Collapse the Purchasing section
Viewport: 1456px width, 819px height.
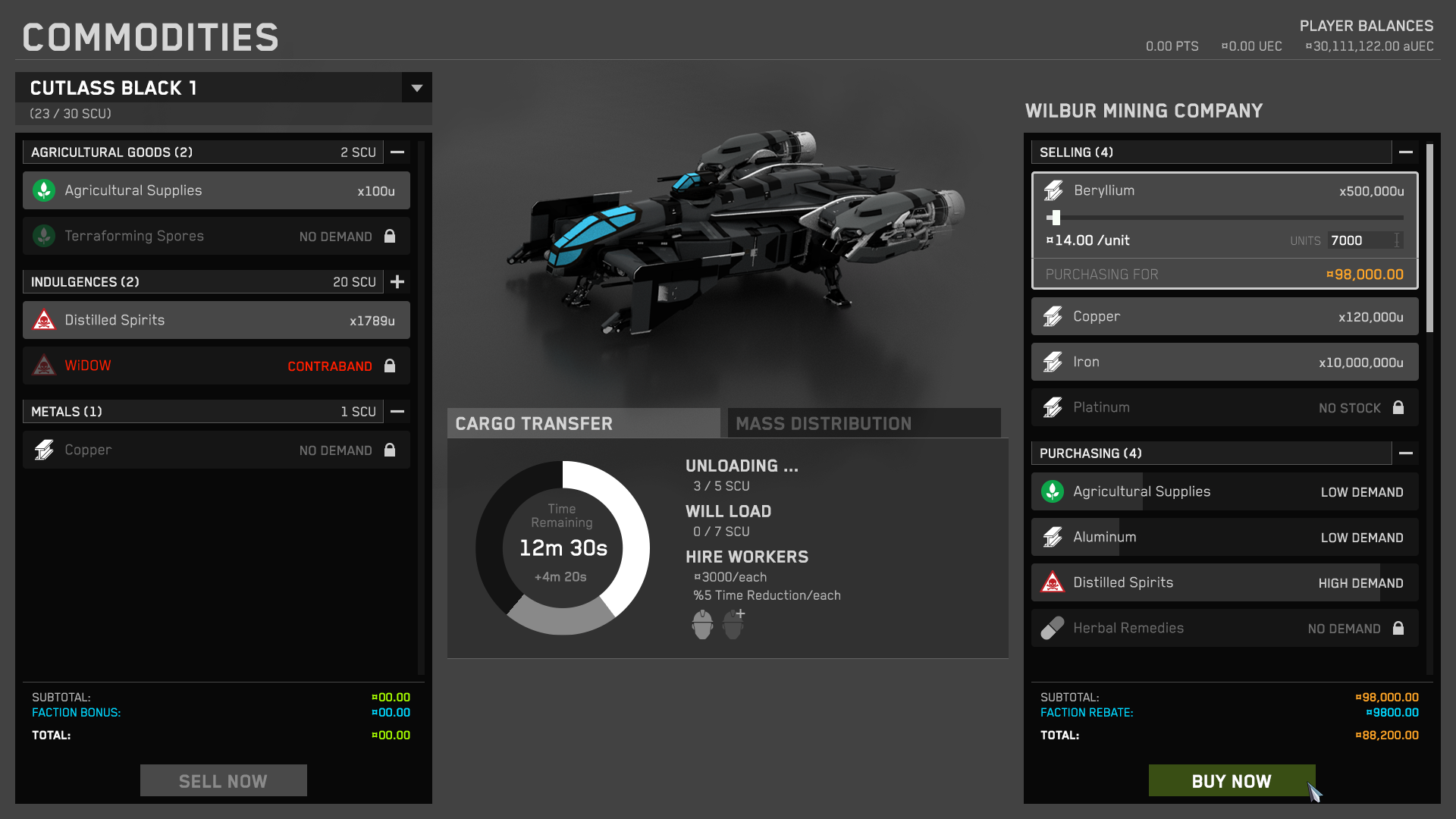point(1405,453)
